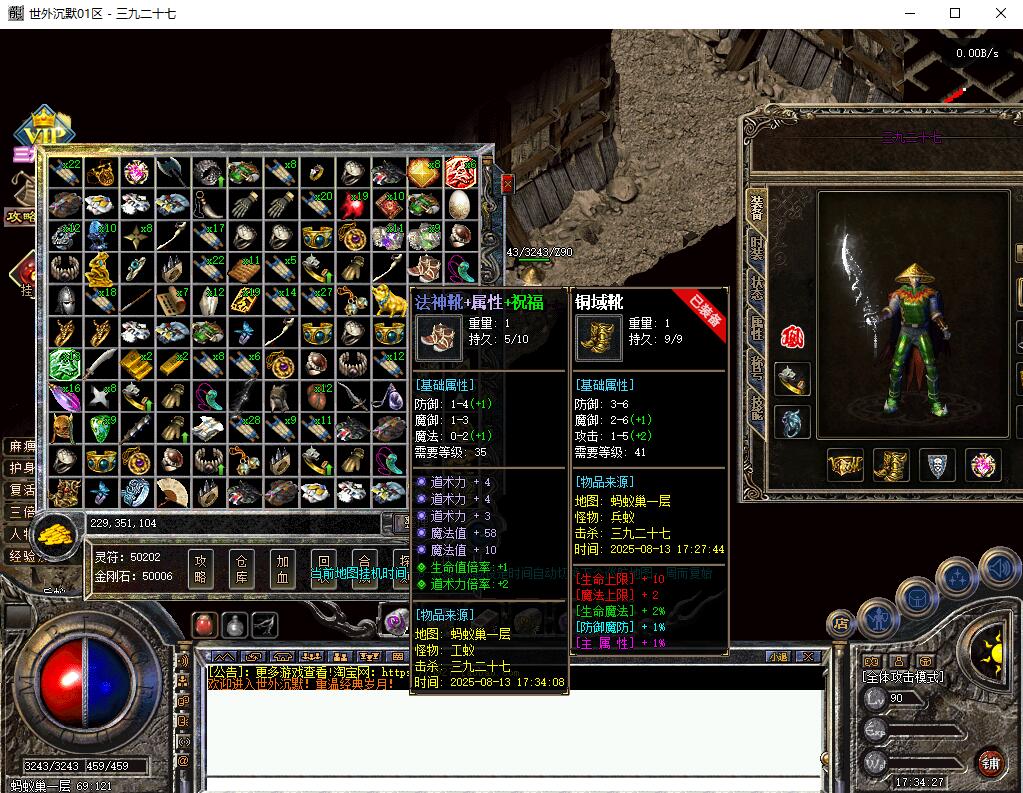Select the white egg in the bag

pos(459,204)
